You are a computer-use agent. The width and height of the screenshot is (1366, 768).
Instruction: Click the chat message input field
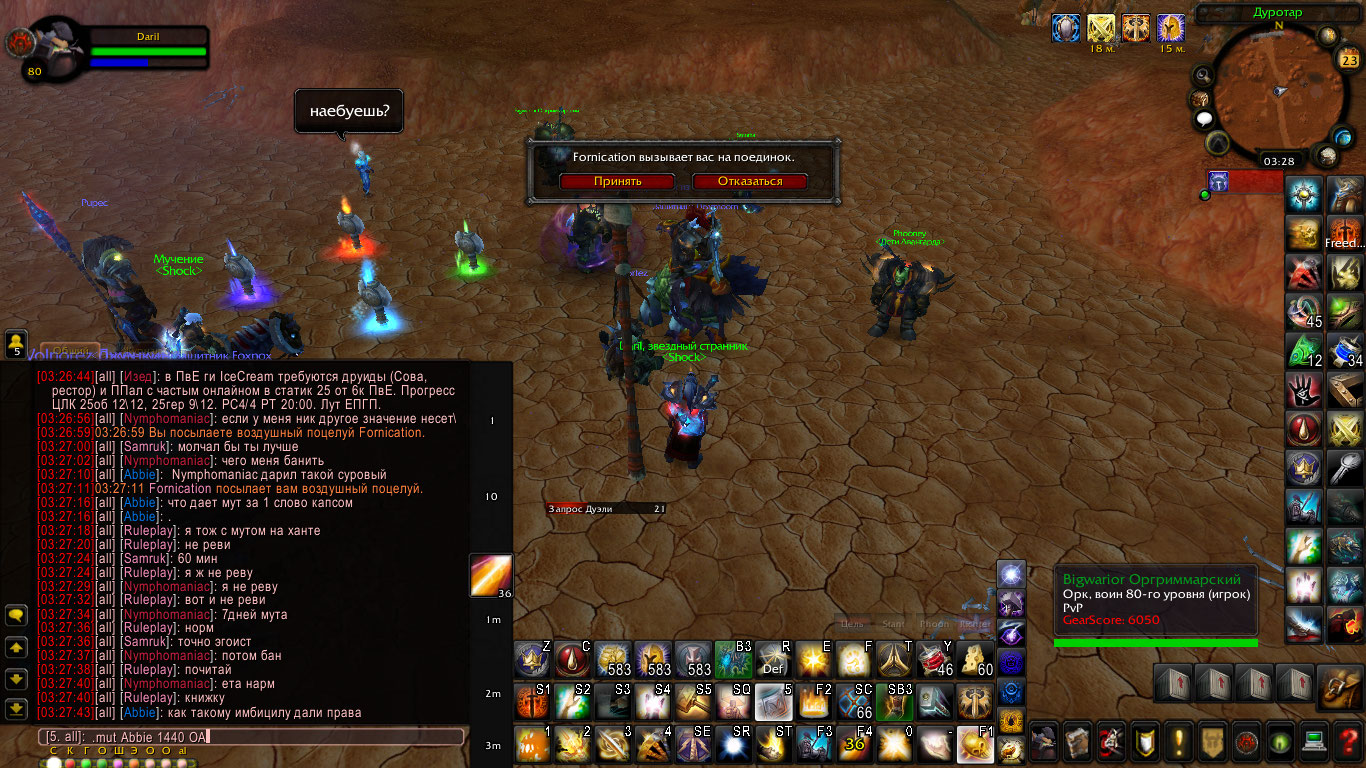[x=250, y=737]
